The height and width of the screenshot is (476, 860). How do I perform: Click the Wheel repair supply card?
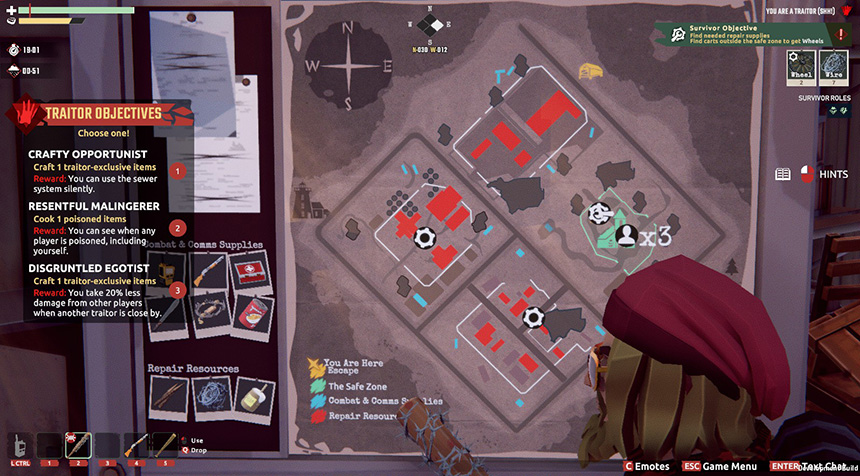point(802,66)
